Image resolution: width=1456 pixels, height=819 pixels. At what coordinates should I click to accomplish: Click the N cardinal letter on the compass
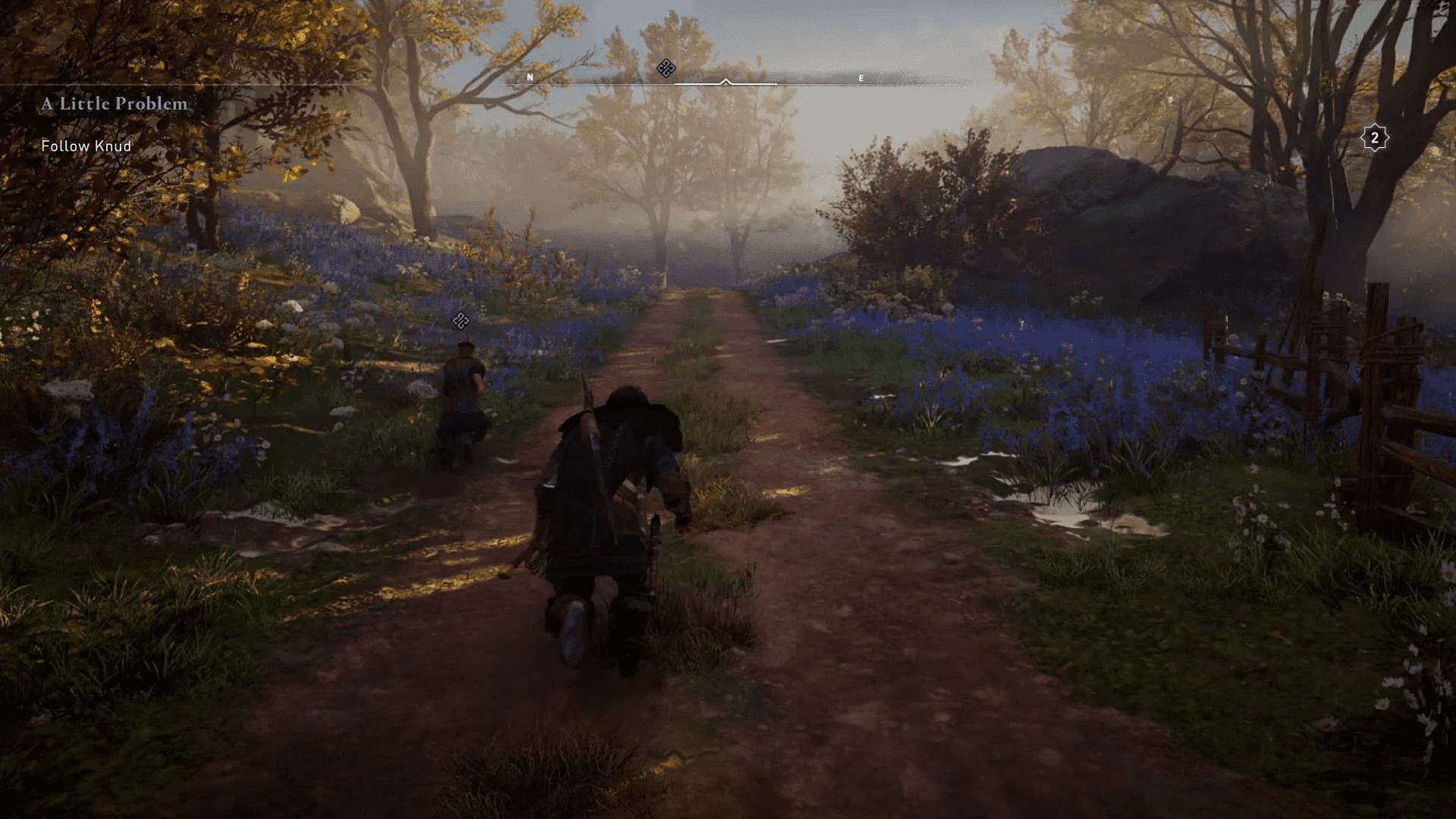coord(529,77)
